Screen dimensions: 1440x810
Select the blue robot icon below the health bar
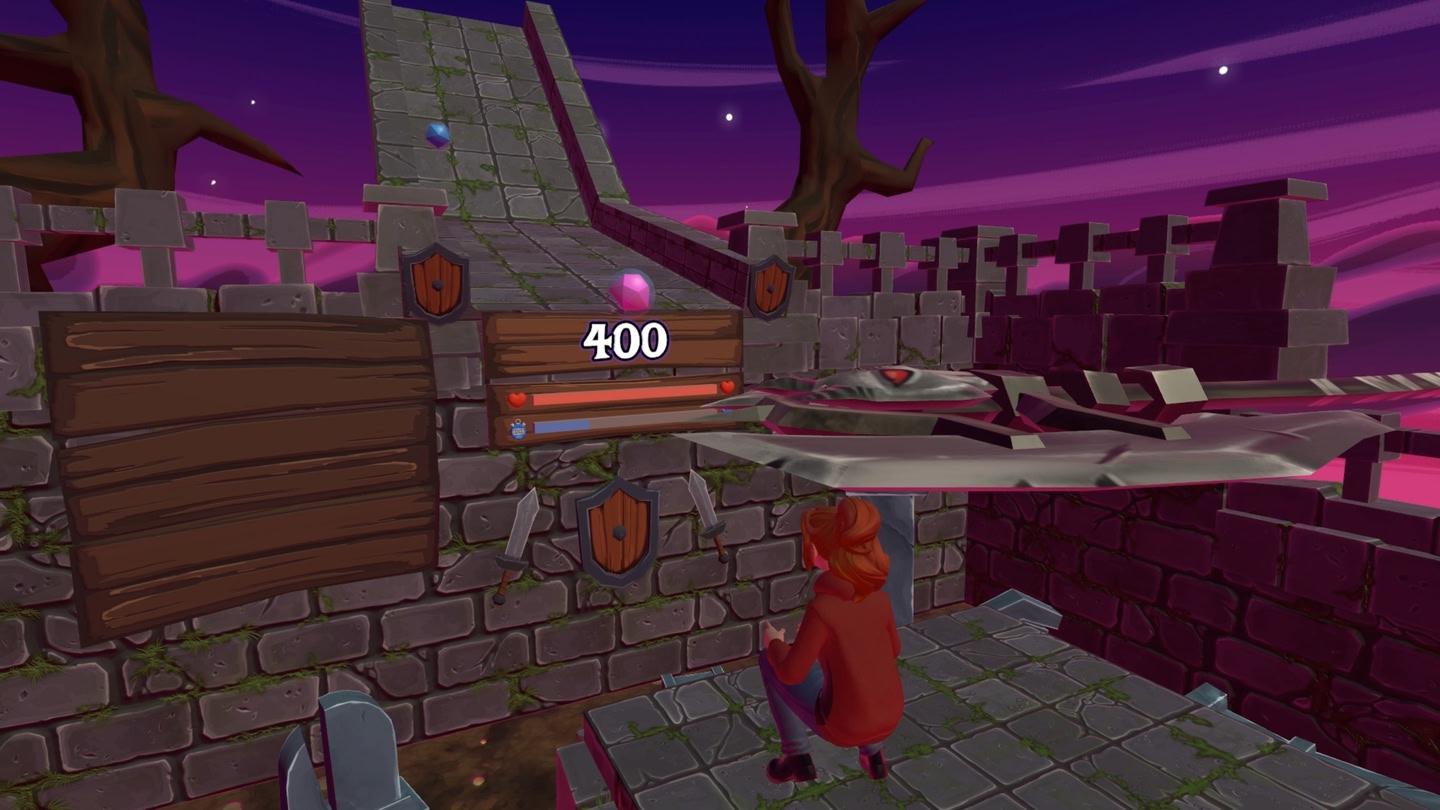click(517, 427)
